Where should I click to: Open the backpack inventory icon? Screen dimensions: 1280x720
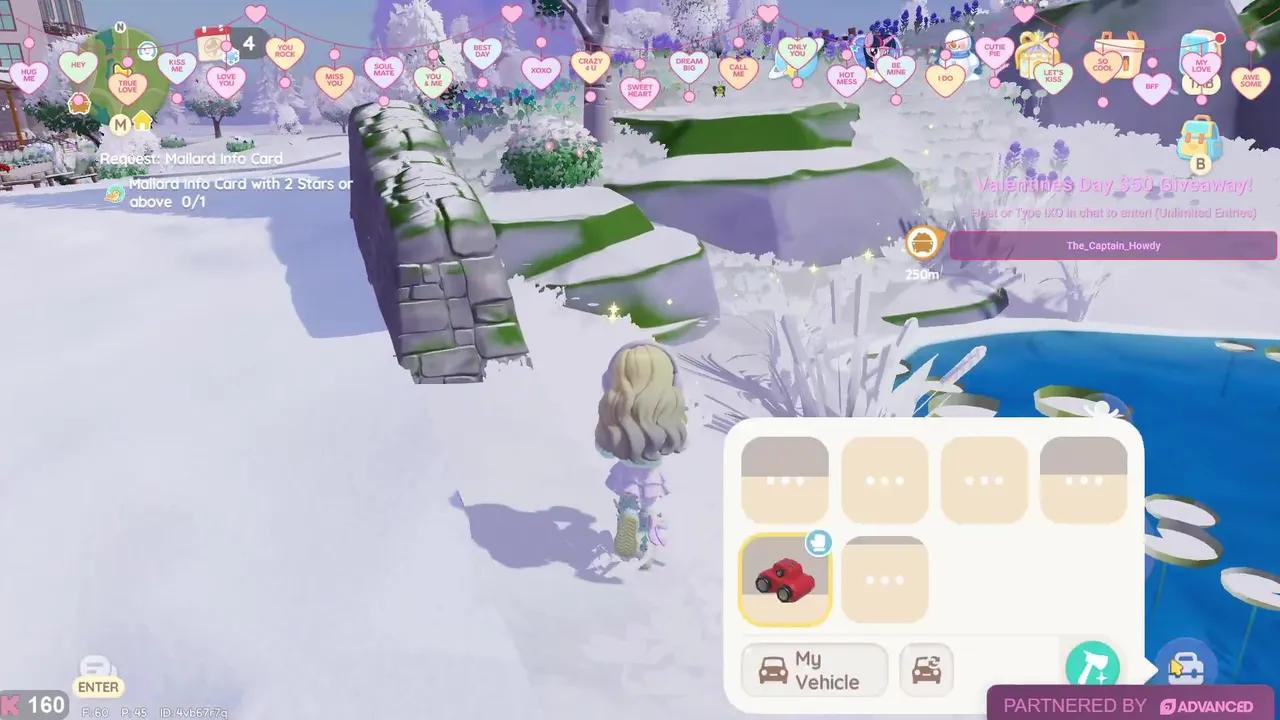pos(1195,136)
